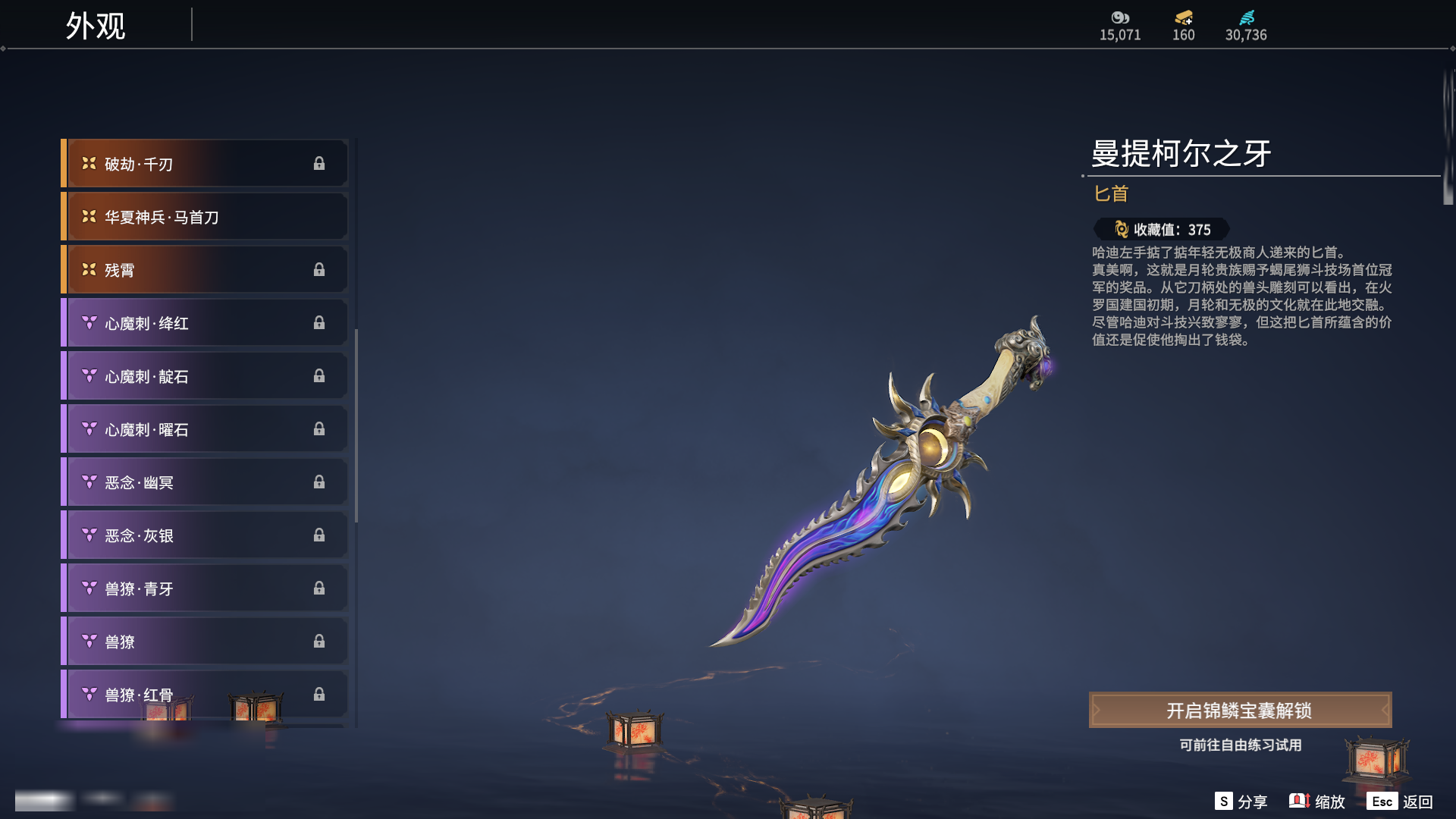The image size is (1456, 819).
Task: Select the 兽獠·红骨 skin entry
Action: tap(206, 695)
